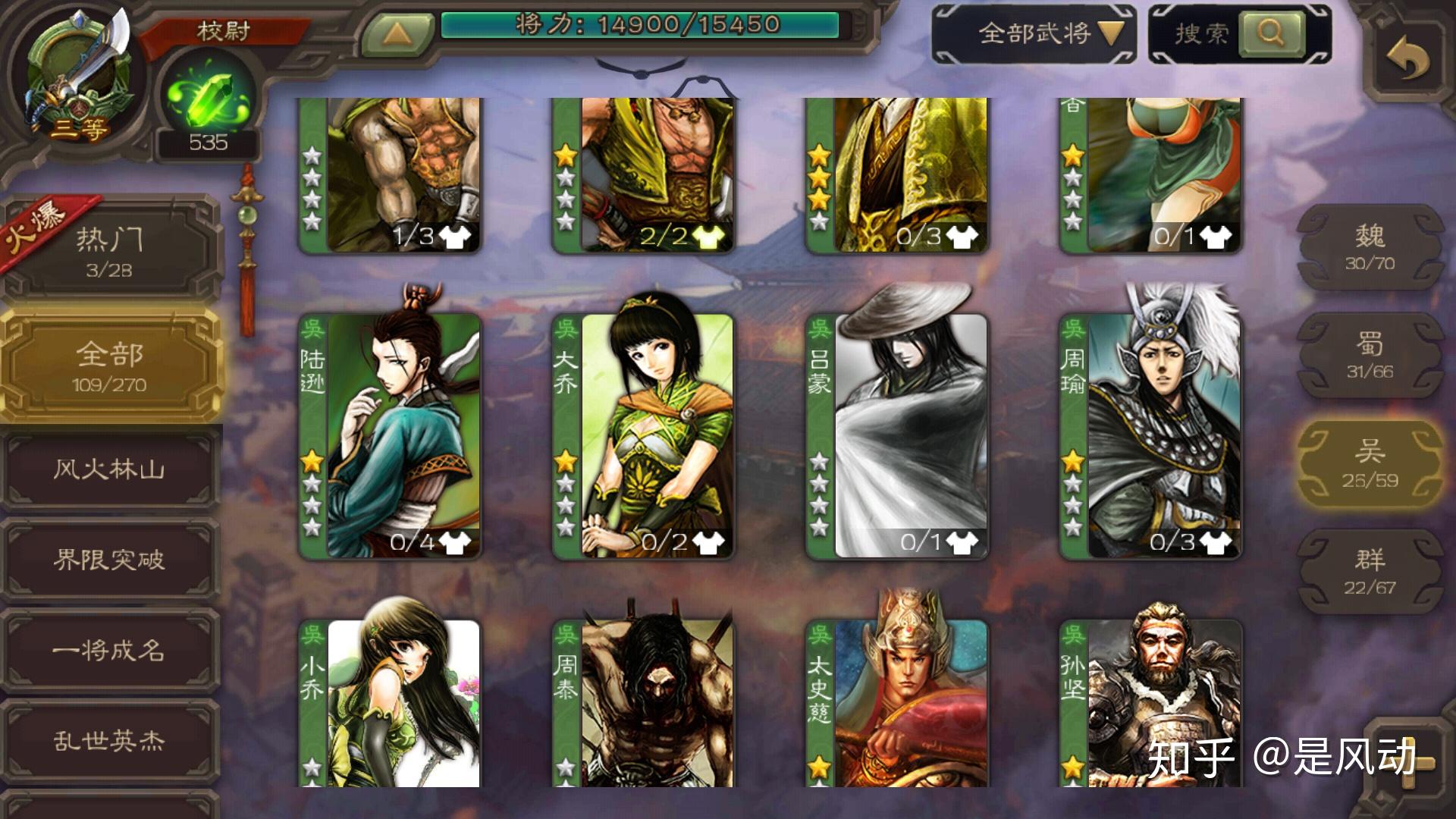Select the 全部 category tab
The image size is (1456, 819).
click(110, 367)
